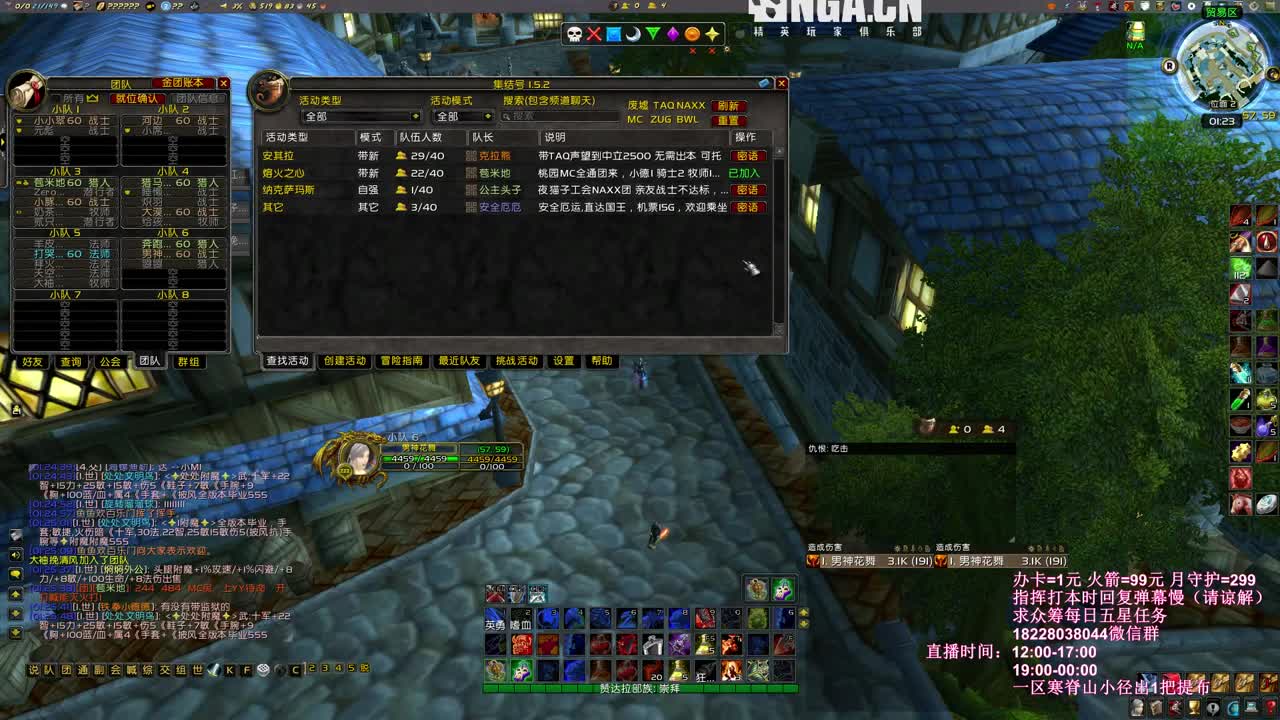Viewport: 1280px width, 720px height.
Task: Open the 活动类型 dropdown
Action: click(x=360, y=115)
